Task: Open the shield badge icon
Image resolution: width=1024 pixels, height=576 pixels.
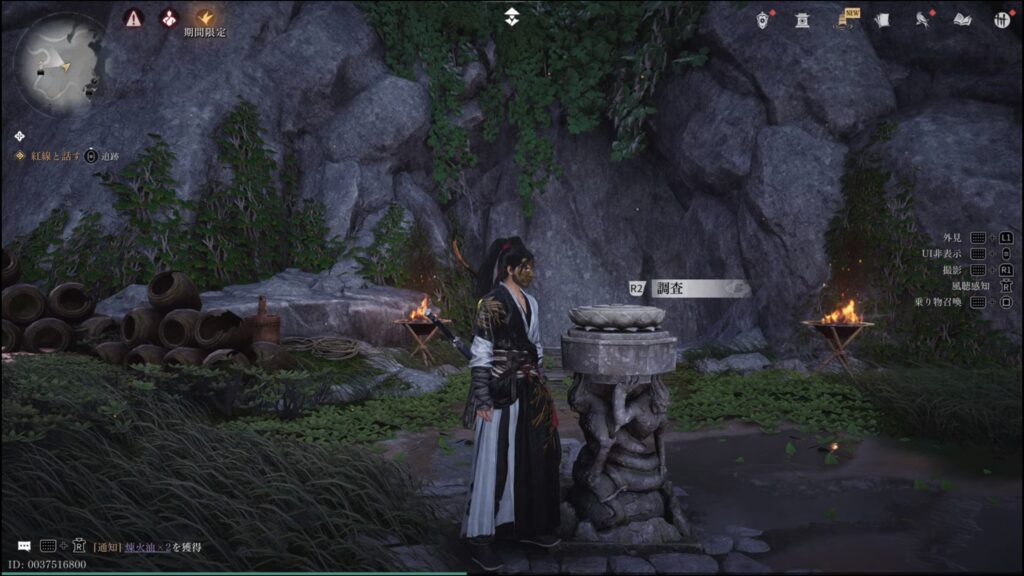Action: click(763, 20)
